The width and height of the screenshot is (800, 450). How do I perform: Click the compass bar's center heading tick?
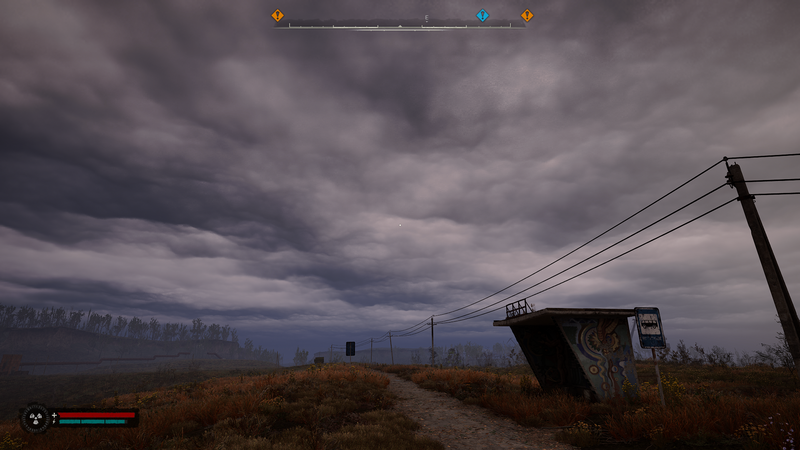tap(400, 25)
